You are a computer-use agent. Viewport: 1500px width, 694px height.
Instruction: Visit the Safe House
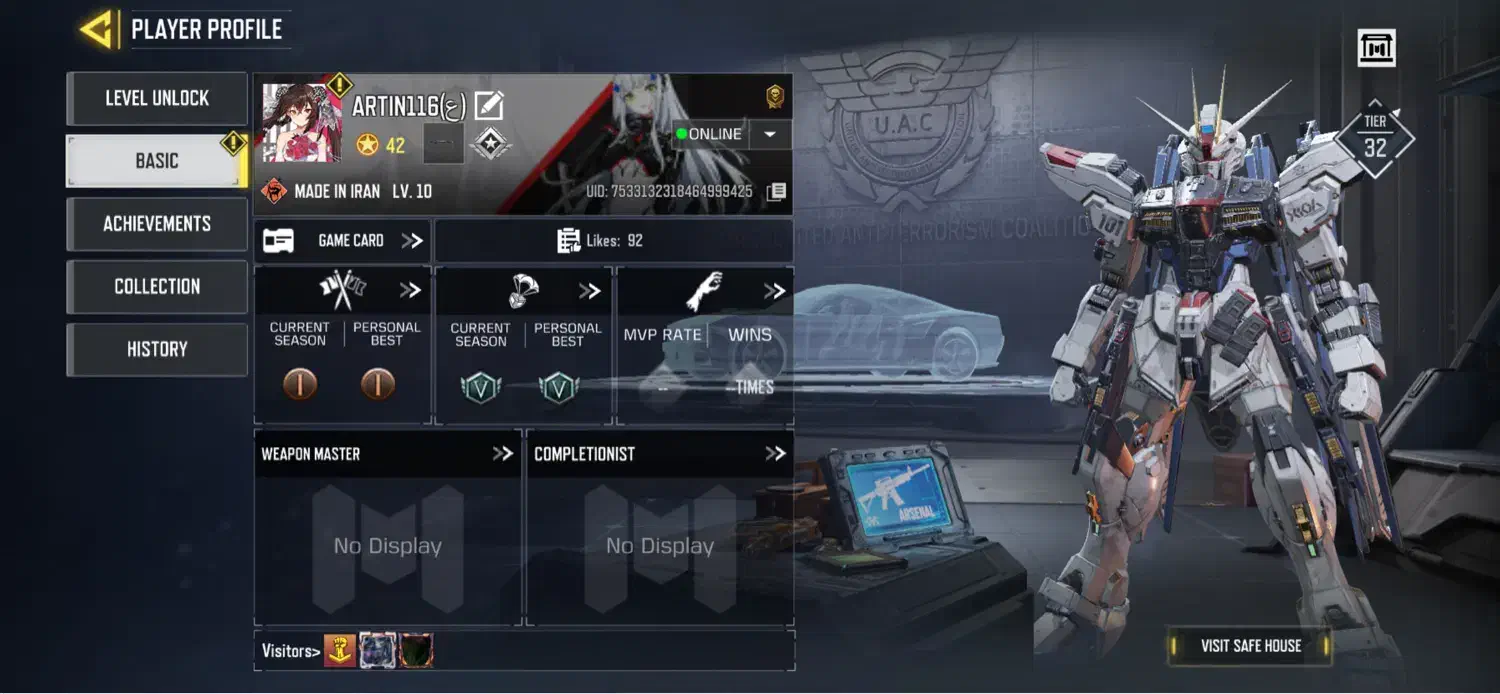1250,646
